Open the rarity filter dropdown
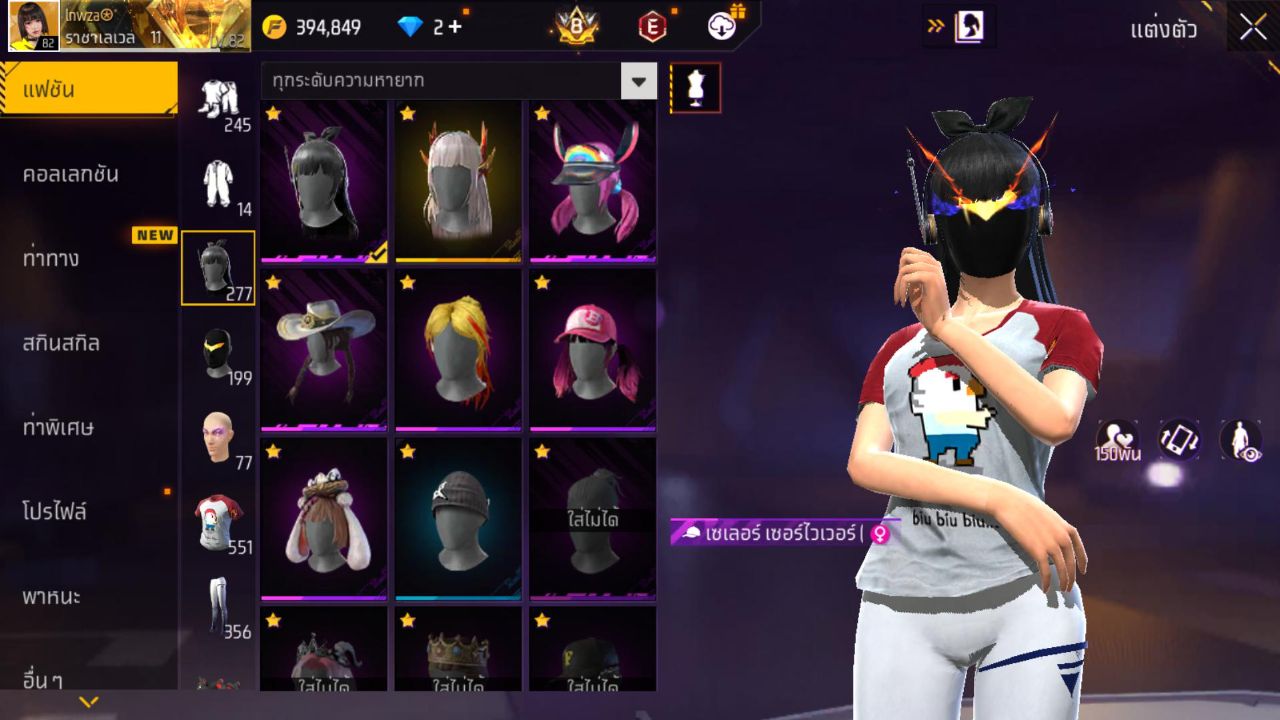 pyautogui.click(x=639, y=83)
